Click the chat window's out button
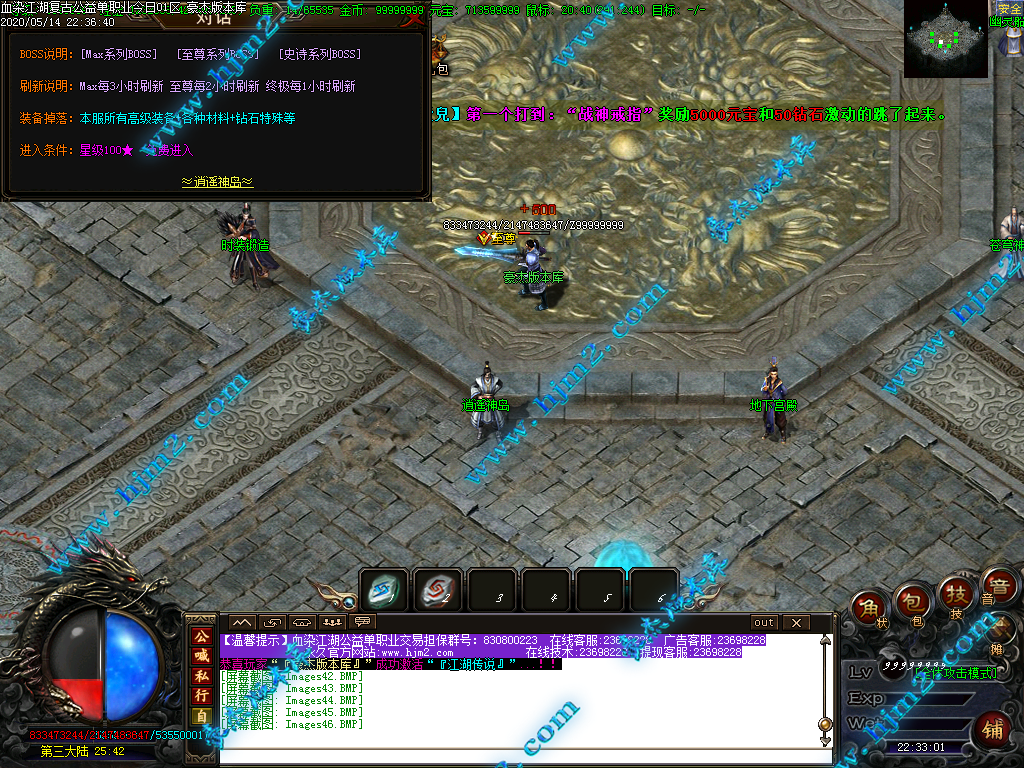 click(x=765, y=622)
